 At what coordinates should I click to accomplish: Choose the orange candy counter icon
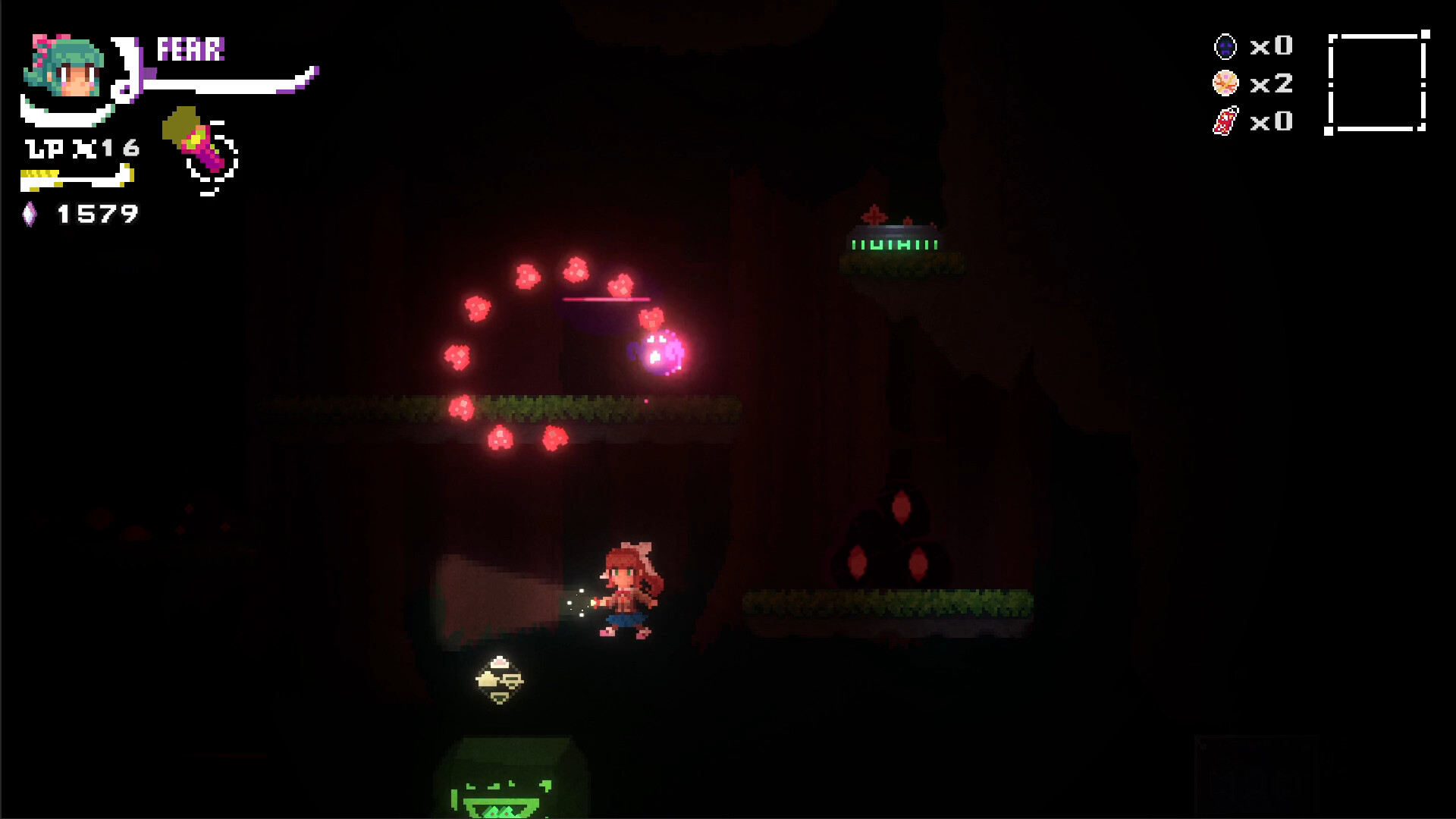(x=1225, y=83)
